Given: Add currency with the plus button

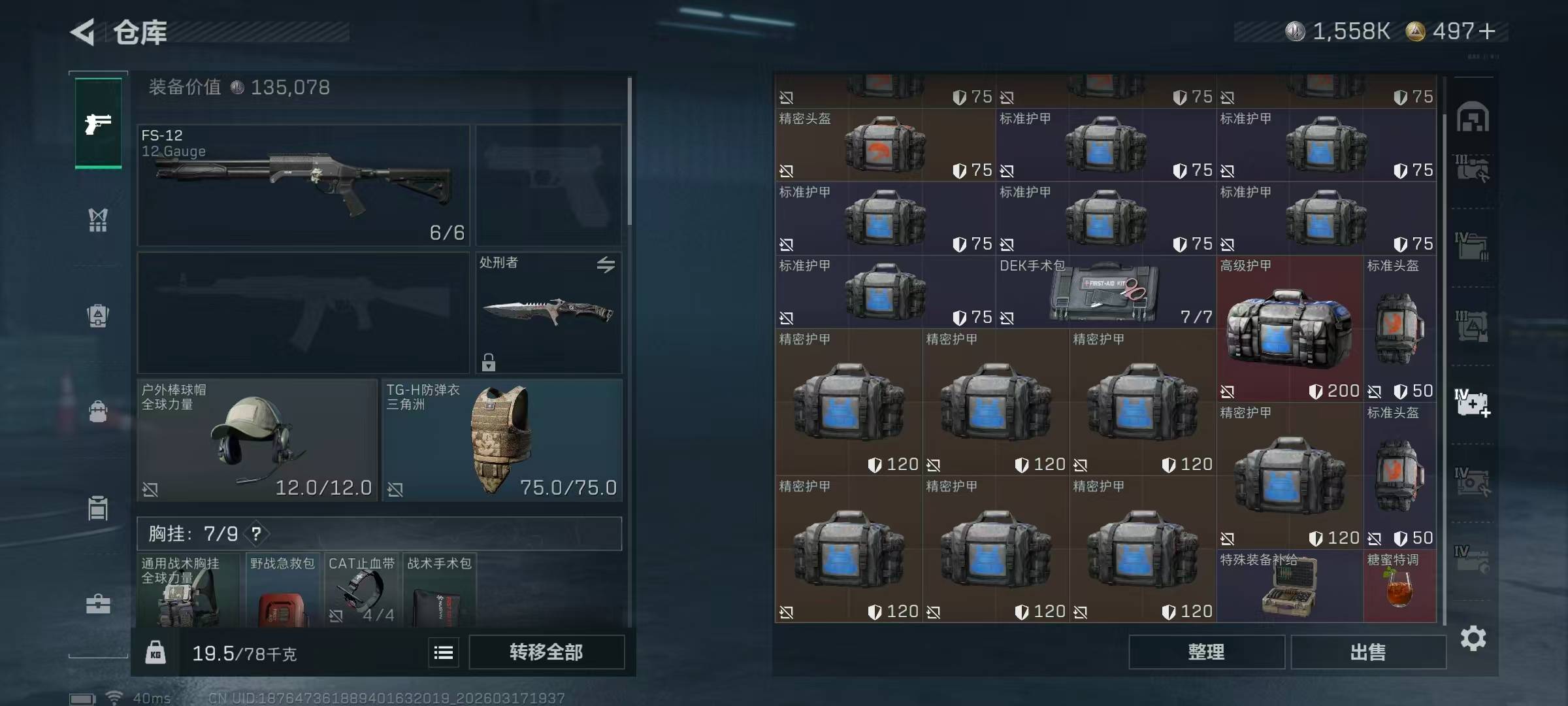Looking at the screenshot, I should (x=1487, y=31).
